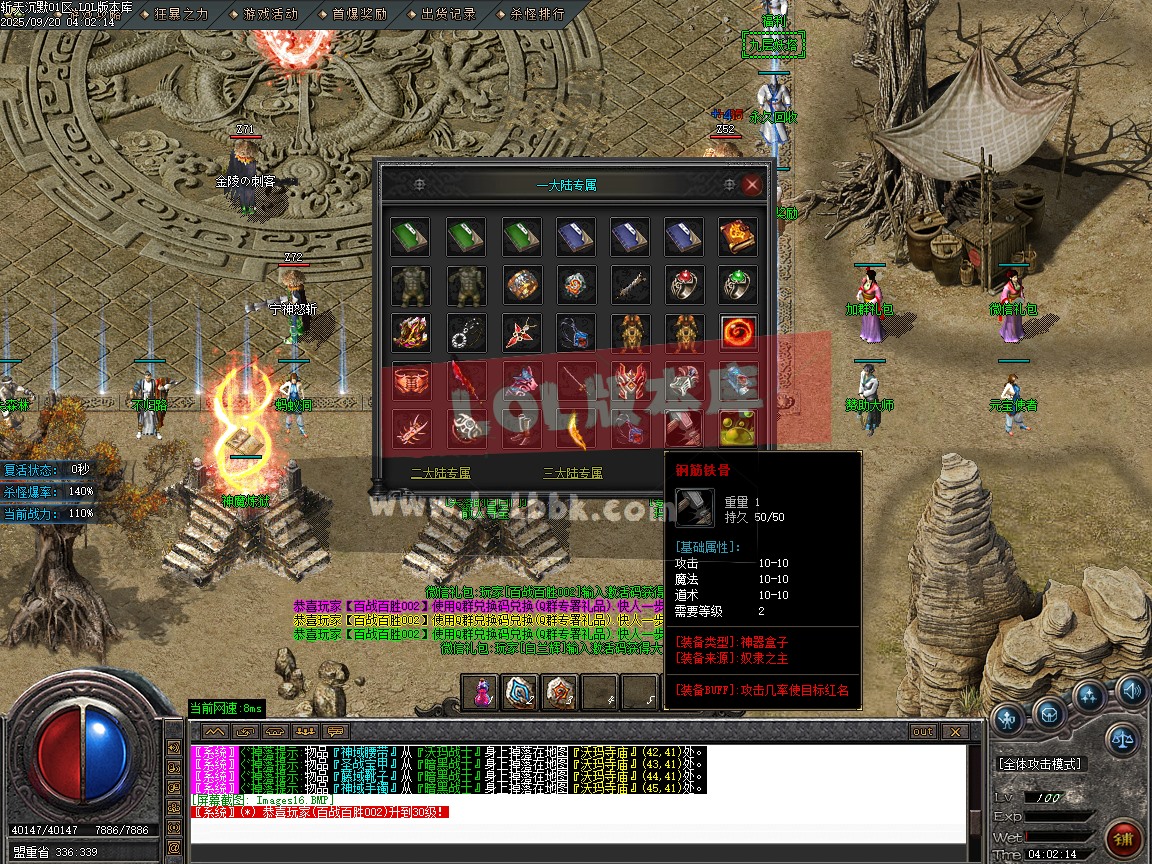
Task: Select the 钢筋铁骨 hammer item
Action: coord(683,429)
